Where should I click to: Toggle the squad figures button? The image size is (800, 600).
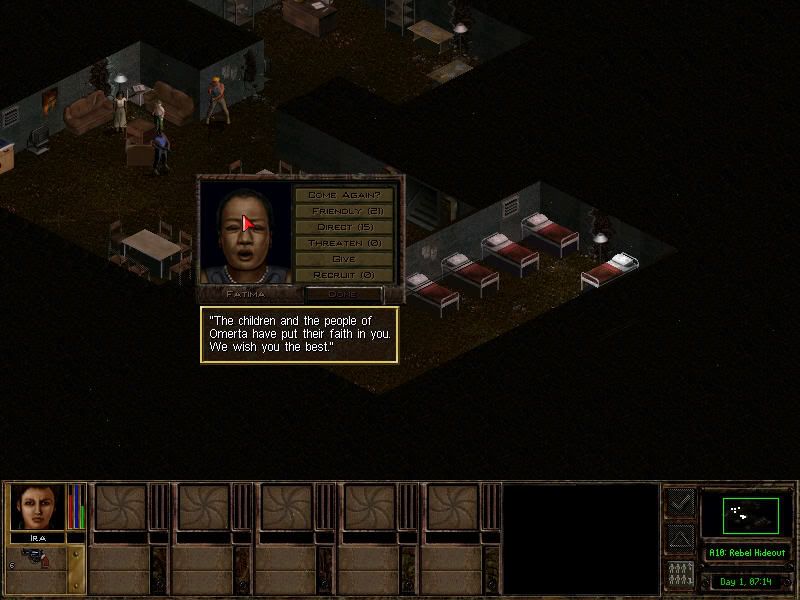coord(680,575)
